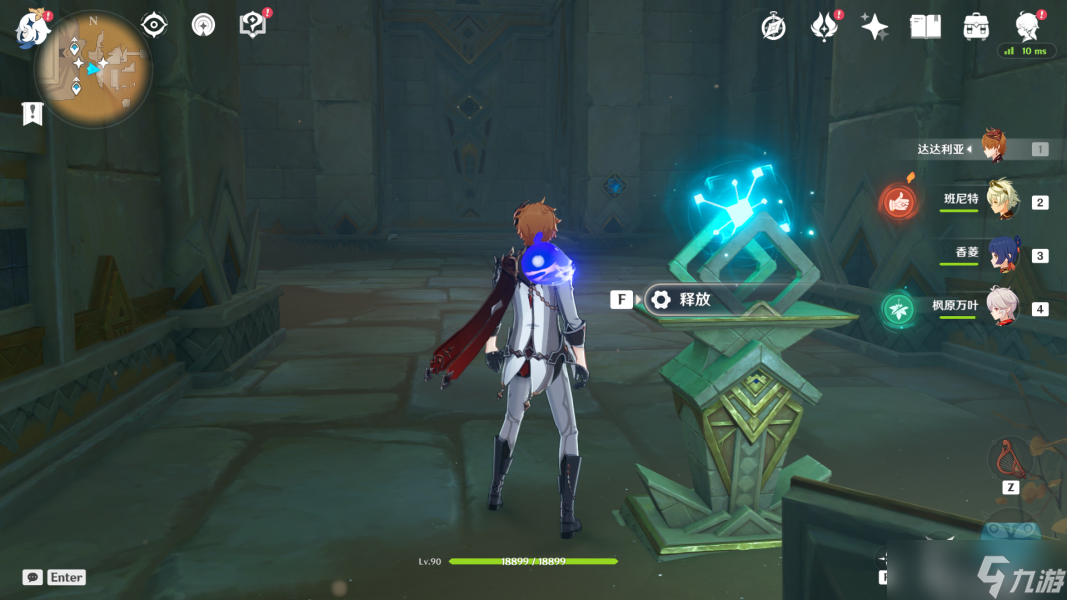Use the gadget above the Z label
Viewport: 1067px width, 600px height.
[x=1010, y=459]
